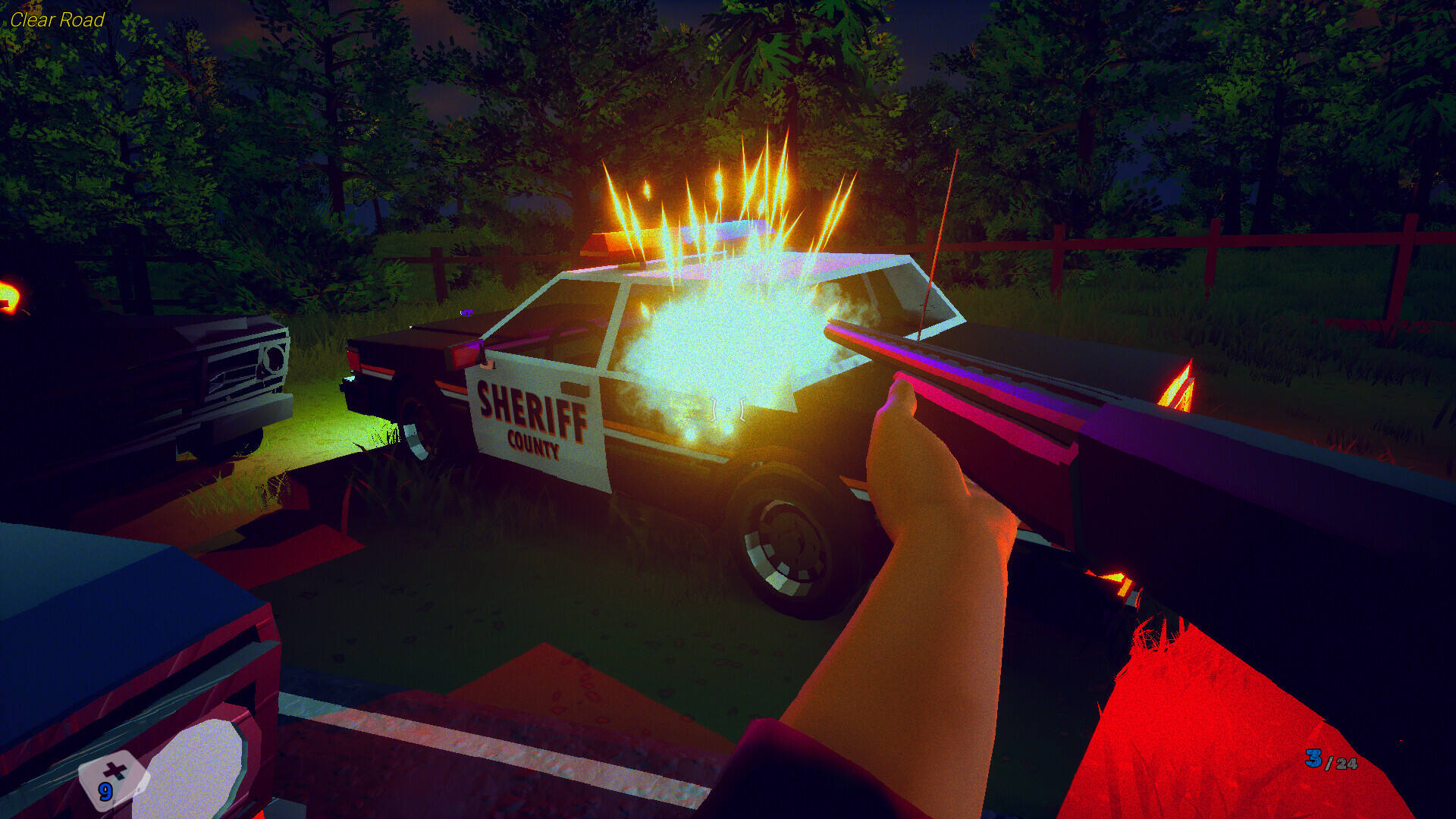Select the Clear Road objective text

tap(57, 20)
